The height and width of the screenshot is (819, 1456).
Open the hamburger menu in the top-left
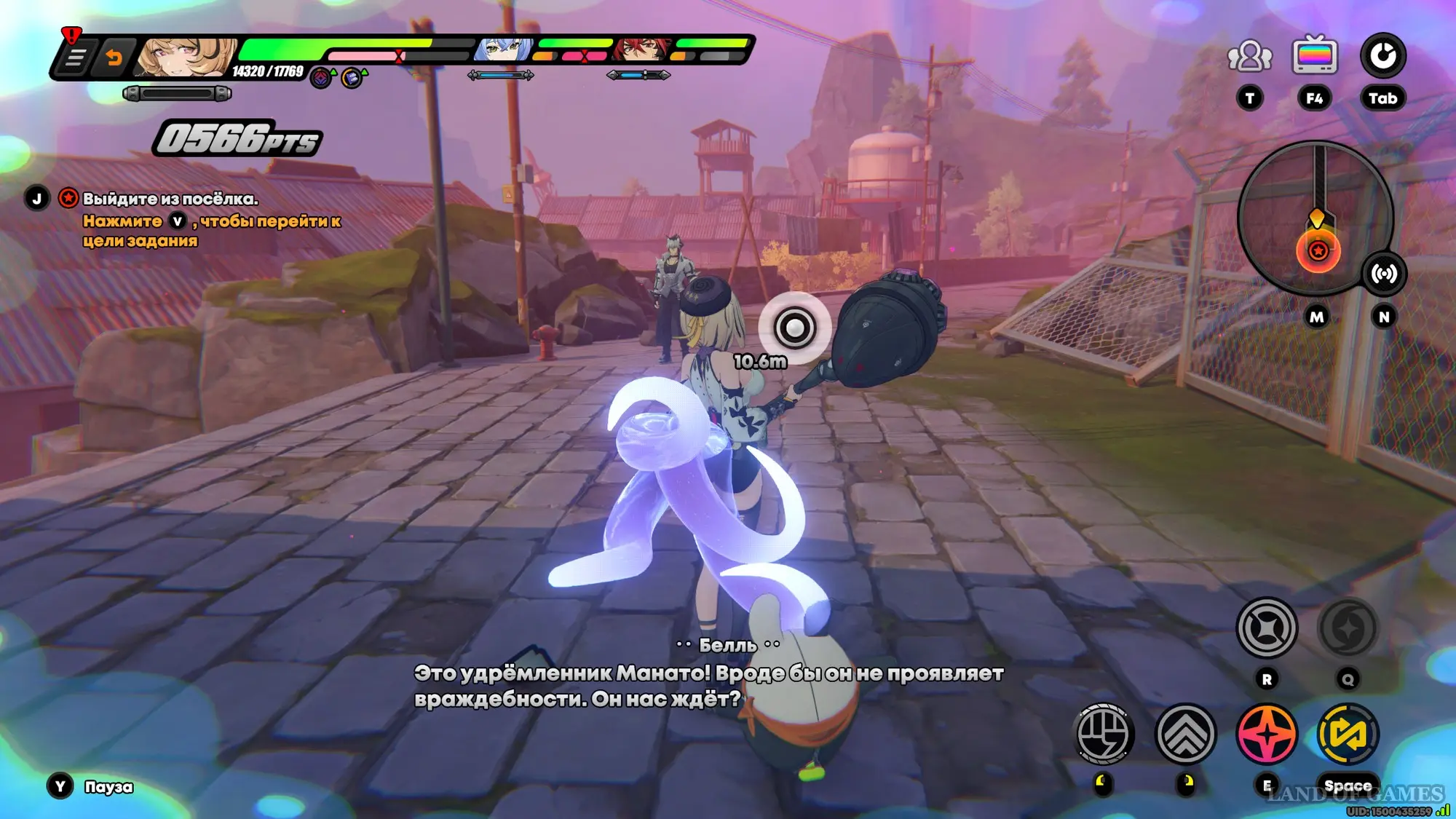pos(76,58)
